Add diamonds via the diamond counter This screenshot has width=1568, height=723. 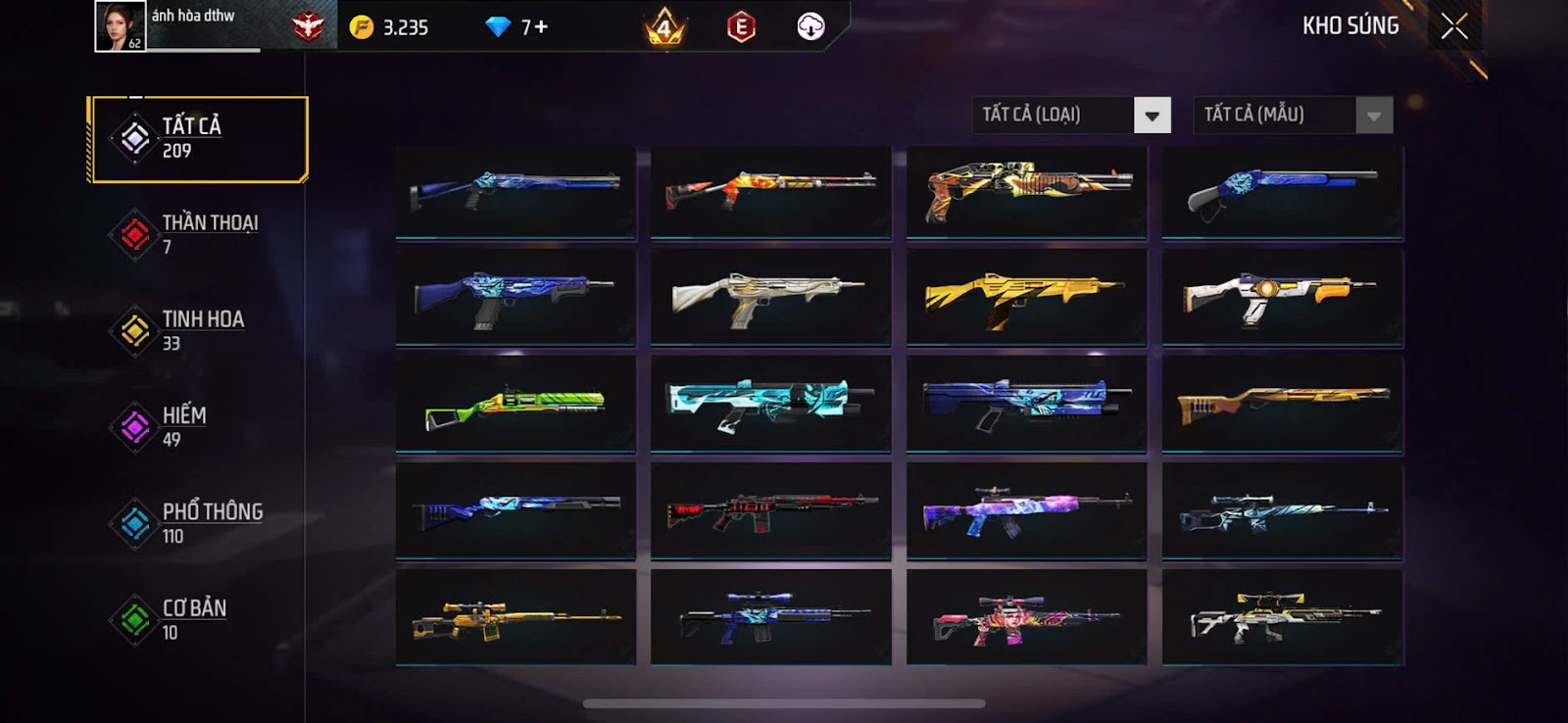pos(517,27)
